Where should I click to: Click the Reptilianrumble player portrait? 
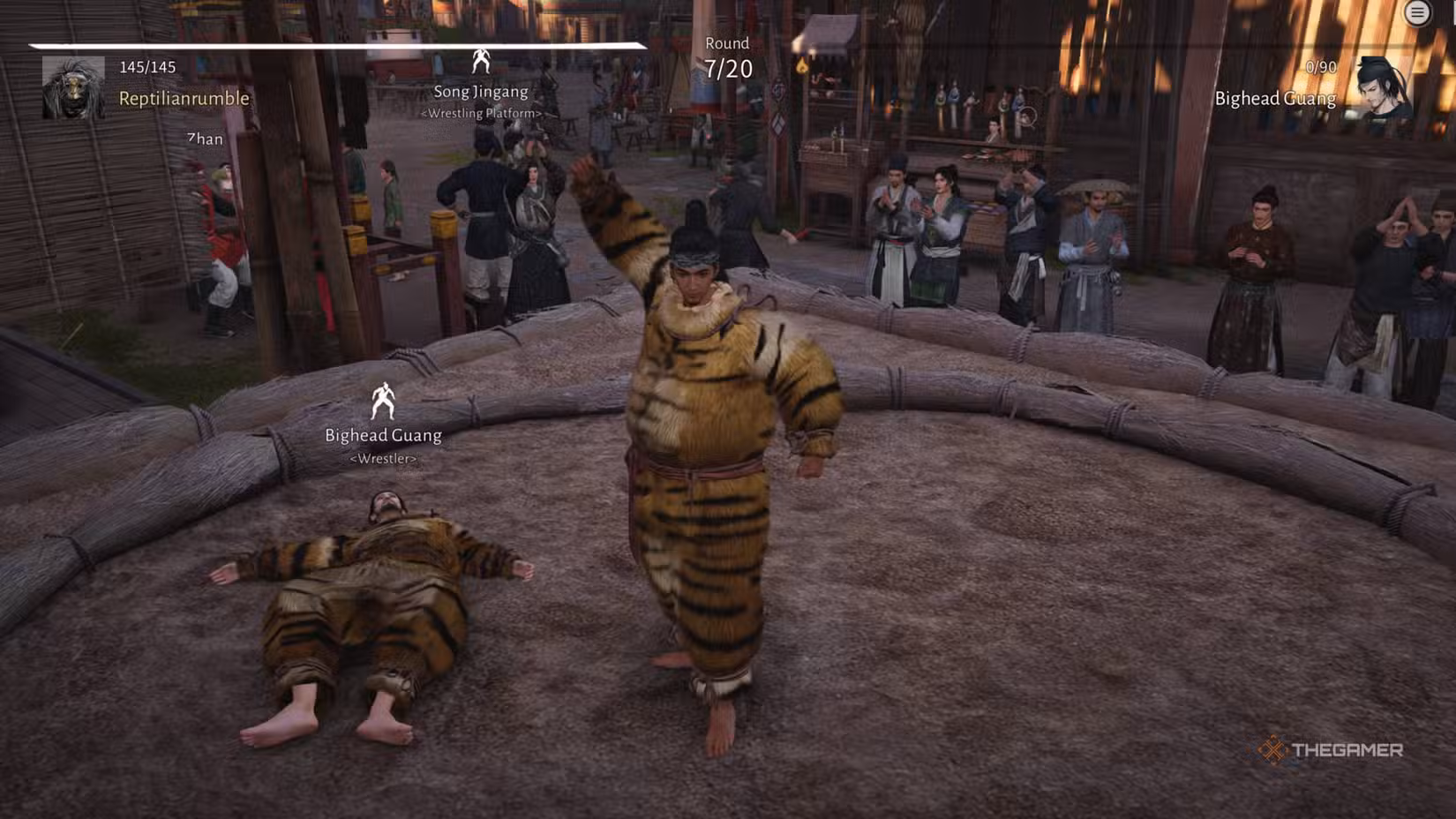[73, 87]
